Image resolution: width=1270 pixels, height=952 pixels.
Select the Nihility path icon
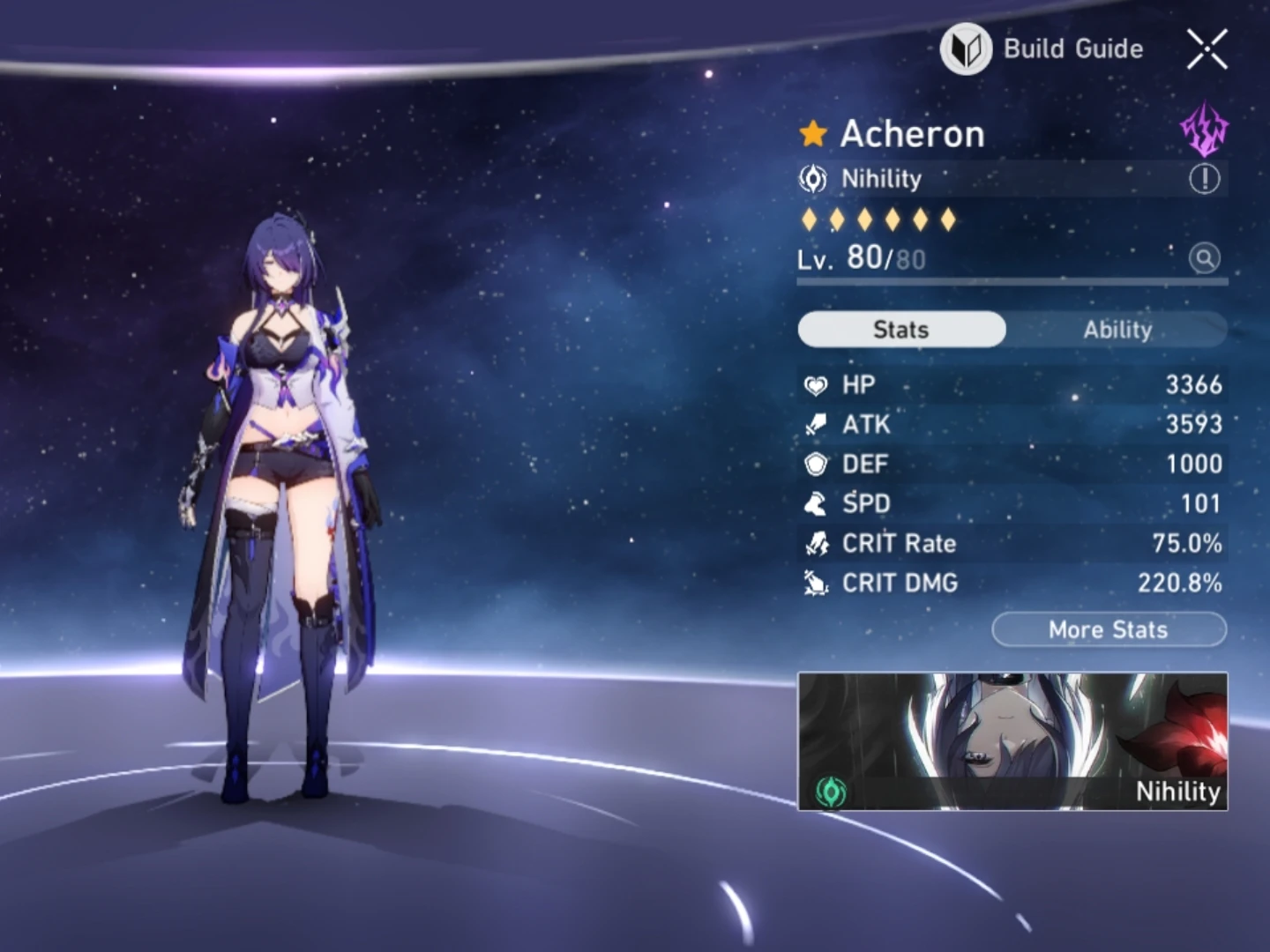coord(815,179)
